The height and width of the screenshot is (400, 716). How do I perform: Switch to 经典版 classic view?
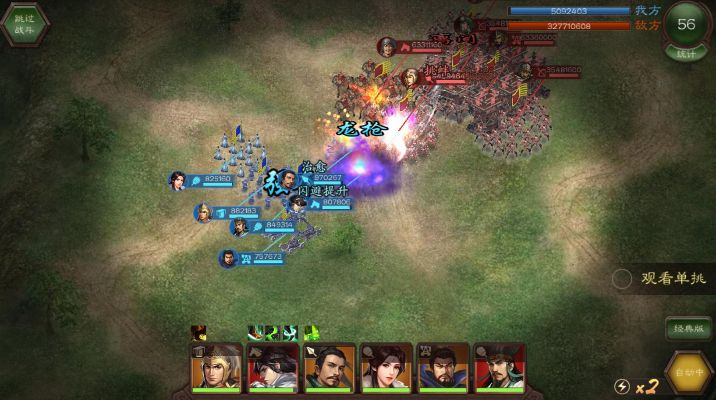coord(688,328)
